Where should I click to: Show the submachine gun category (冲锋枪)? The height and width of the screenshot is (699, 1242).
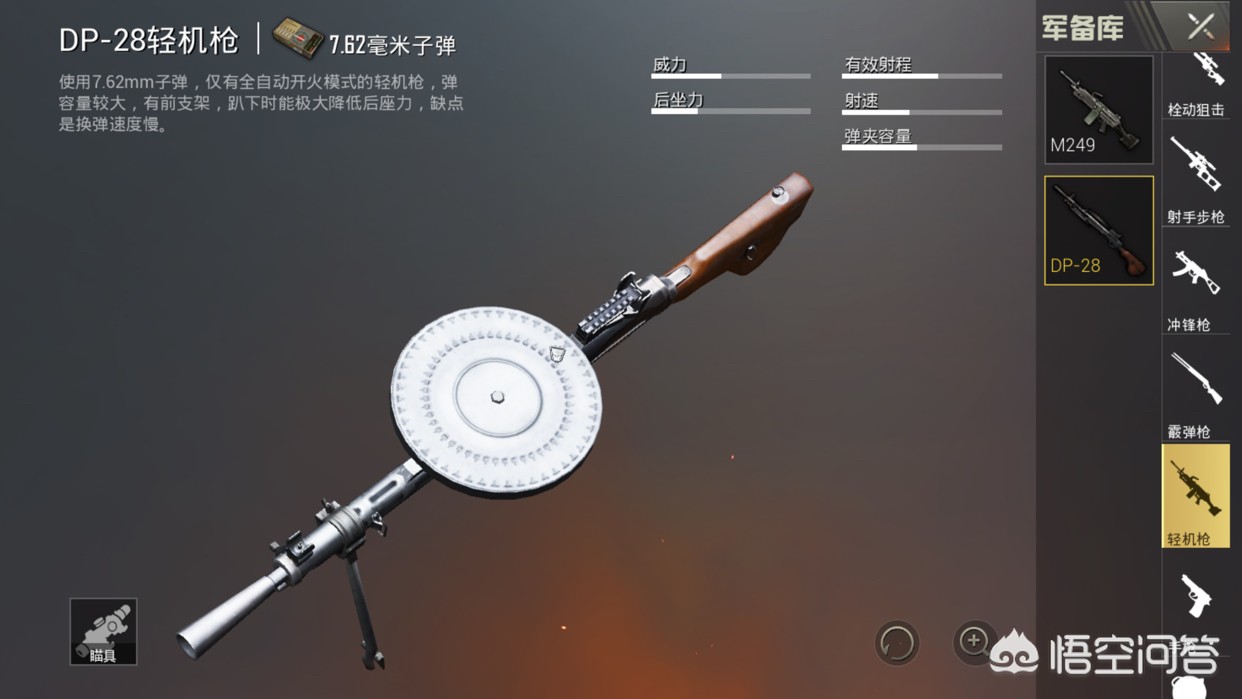1196,289
